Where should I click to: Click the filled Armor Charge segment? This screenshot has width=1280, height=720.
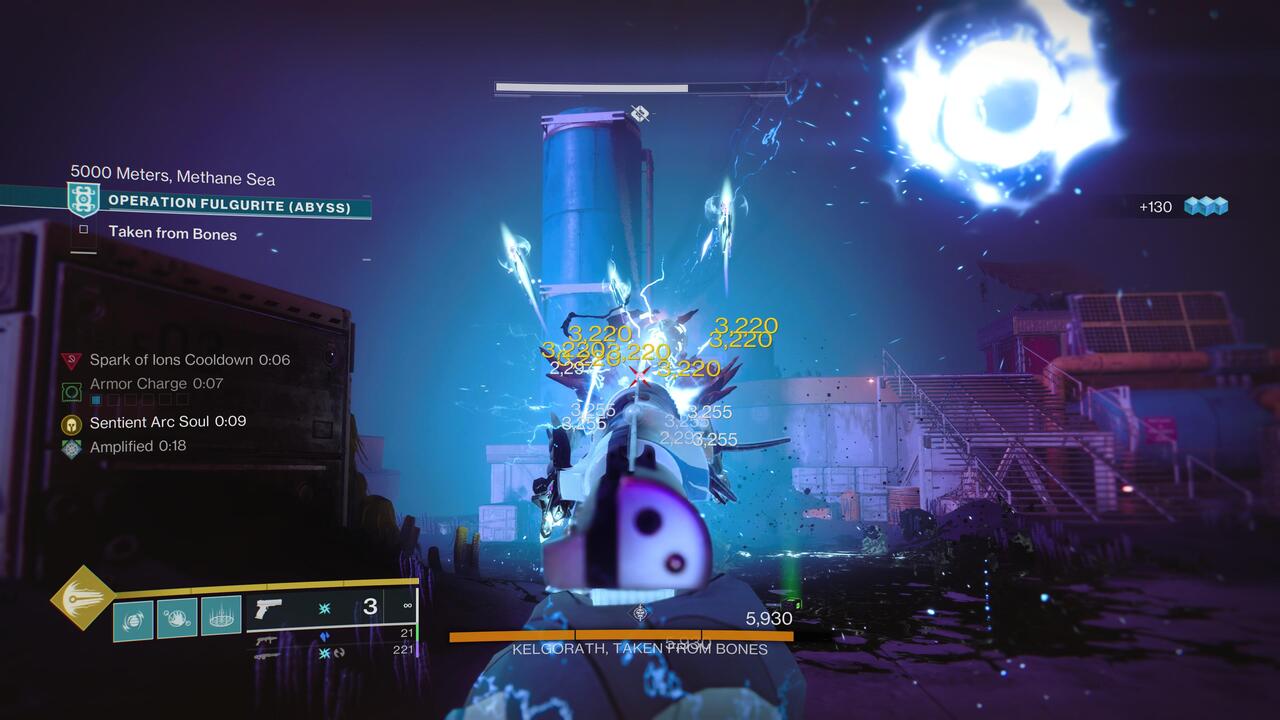96,398
